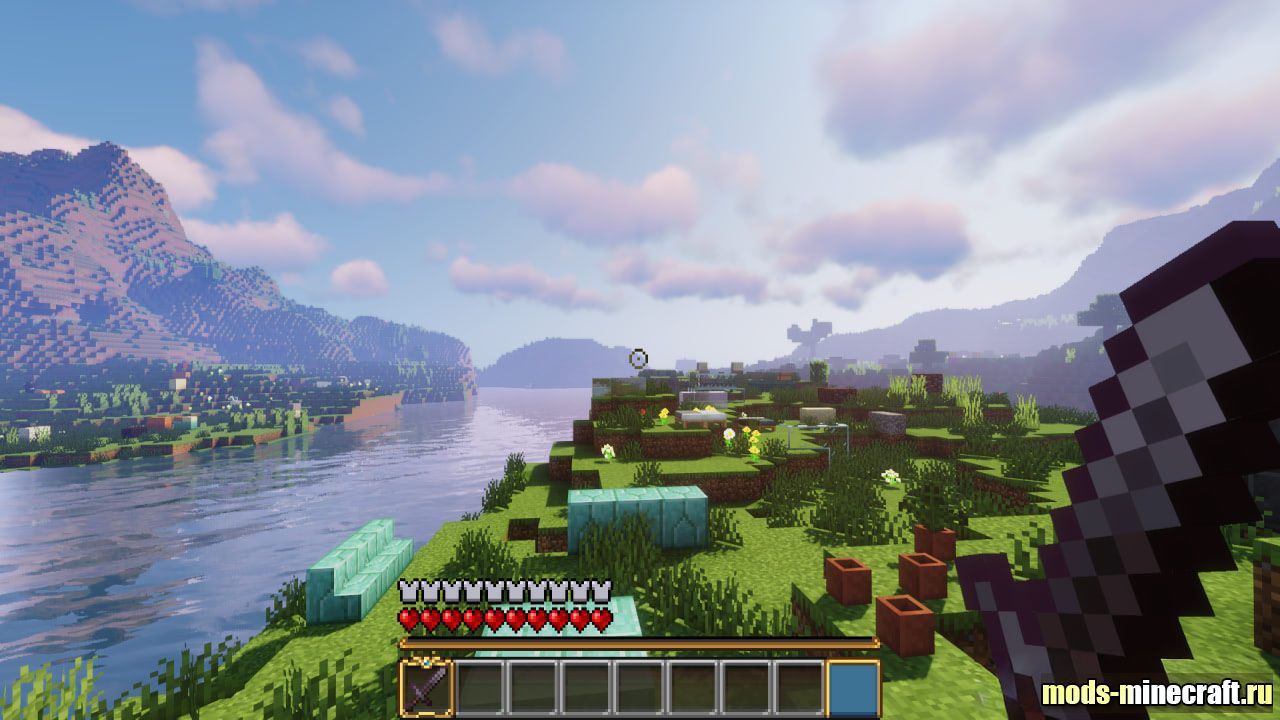Select the blue gold-framed hotbar slot
1280x720 pixels.
coord(853,688)
